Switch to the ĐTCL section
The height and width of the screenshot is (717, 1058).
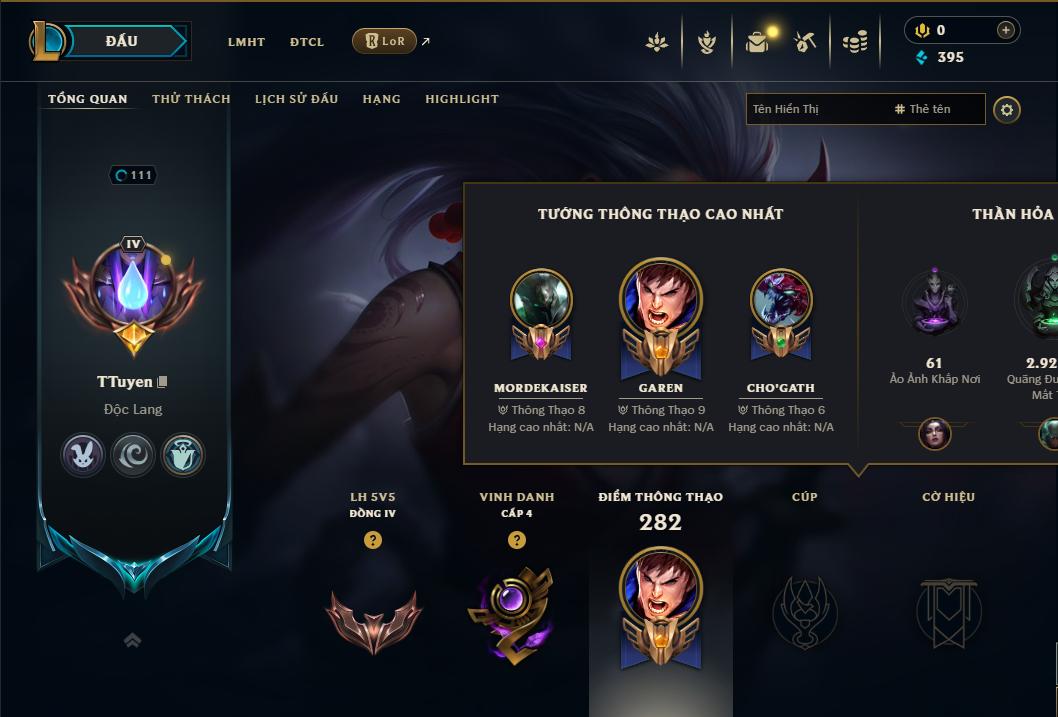pos(307,42)
